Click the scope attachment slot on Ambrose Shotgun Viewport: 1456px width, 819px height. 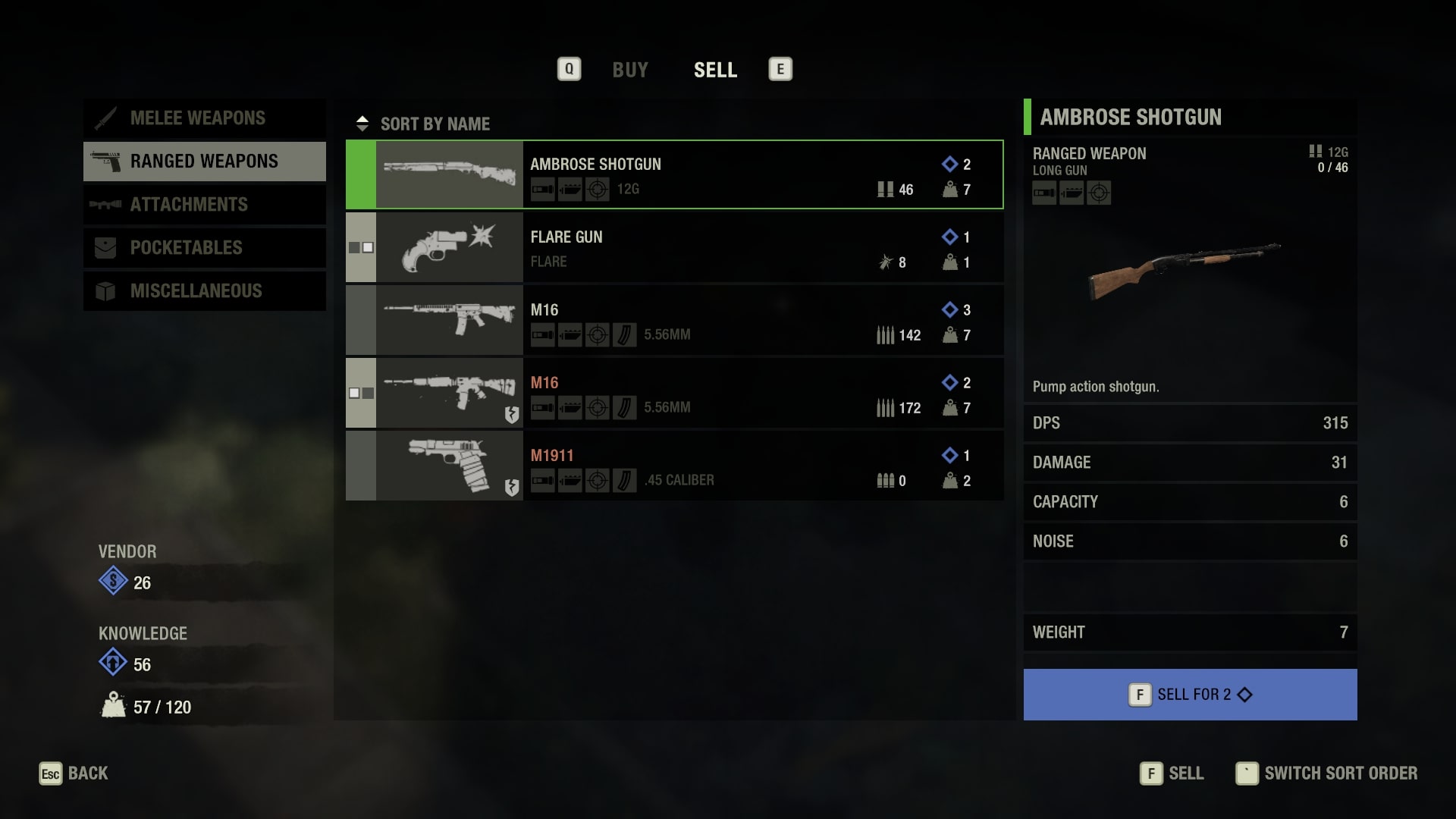pyautogui.click(x=598, y=190)
